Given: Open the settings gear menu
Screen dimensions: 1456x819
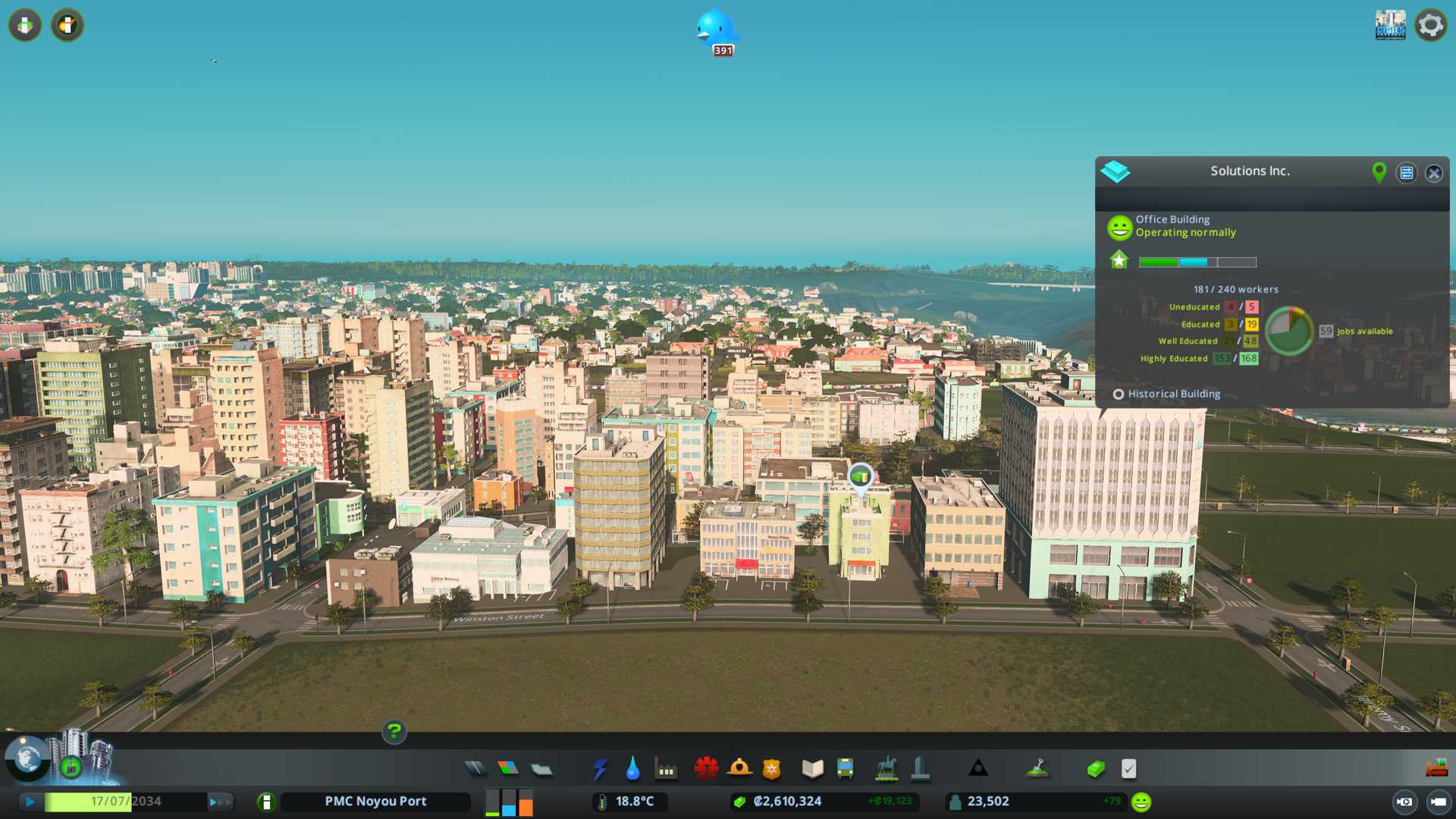Looking at the screenshot, I should tap(1430, 25).
